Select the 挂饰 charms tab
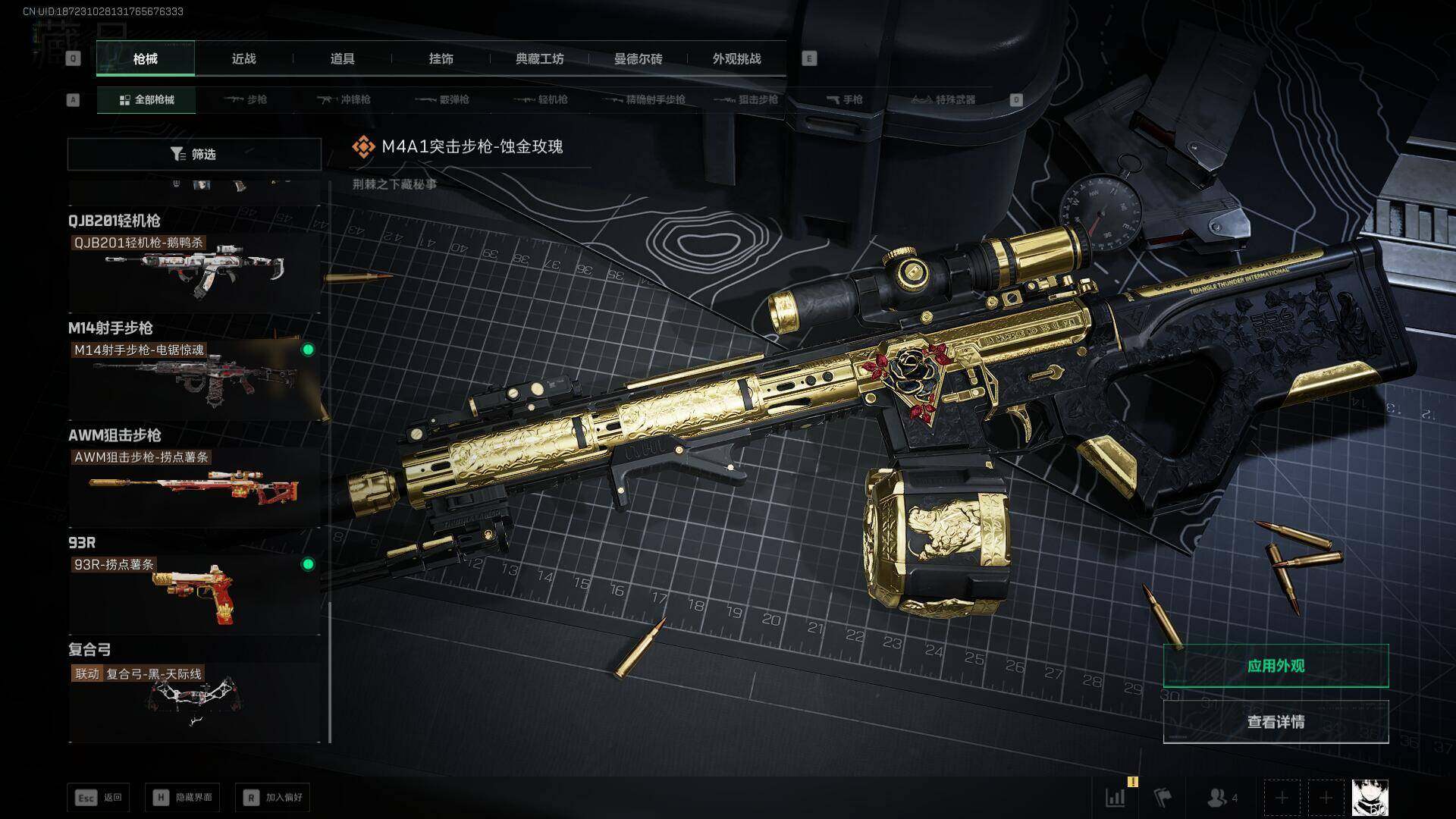 click(x=441, y=58)
